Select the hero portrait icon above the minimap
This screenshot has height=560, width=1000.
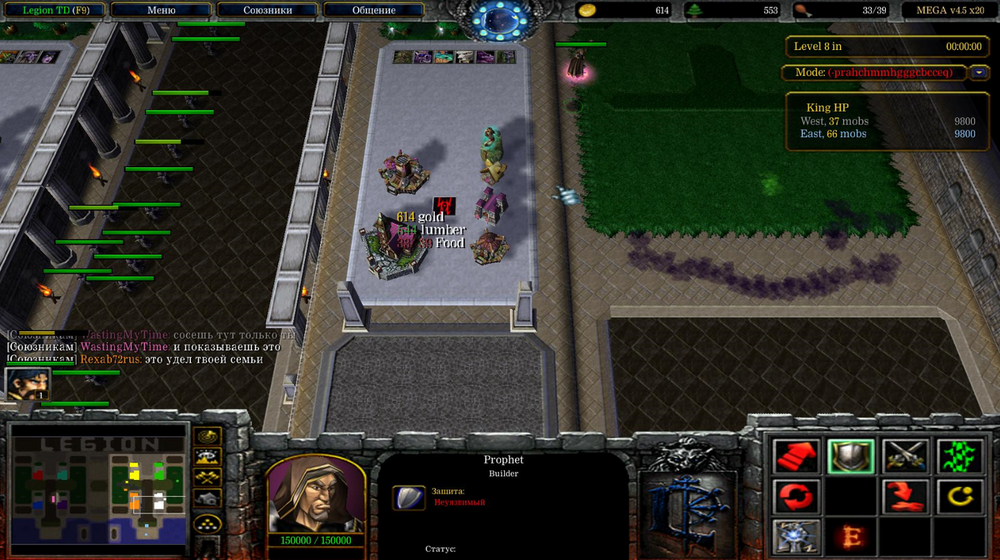(x=27, y=384)
